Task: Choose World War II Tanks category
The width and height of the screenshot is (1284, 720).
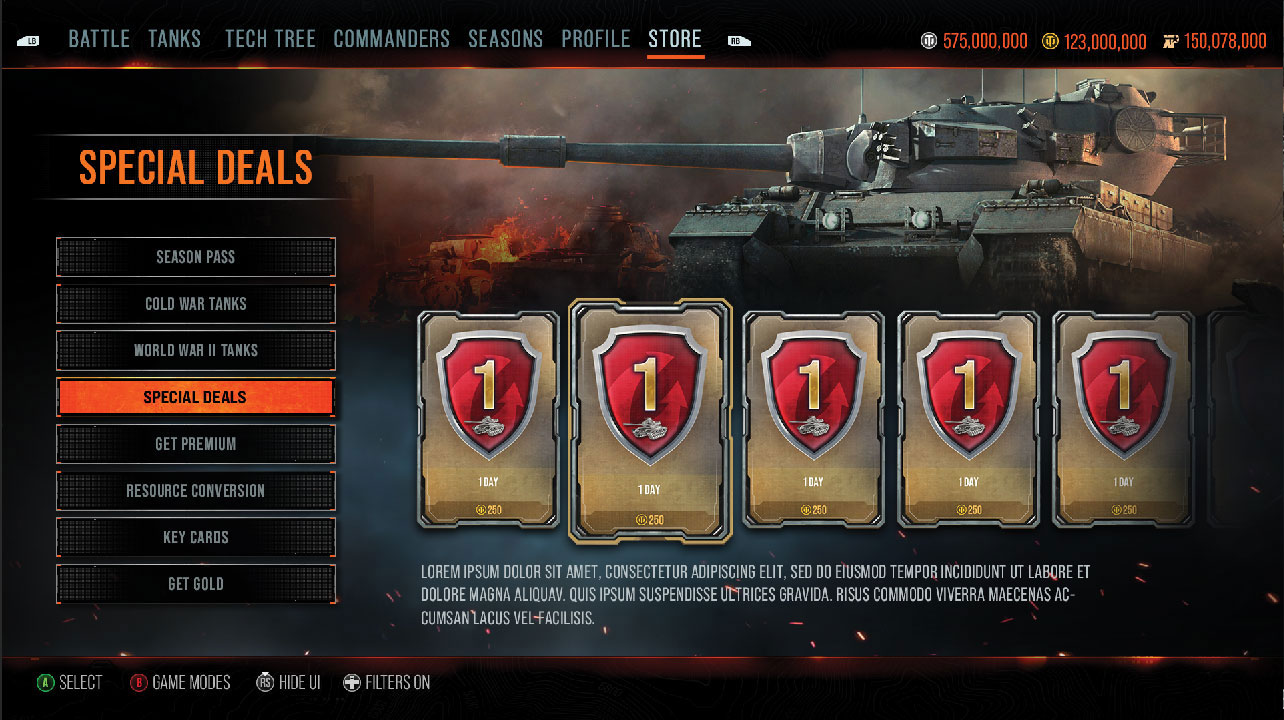Action: [196, 351]
